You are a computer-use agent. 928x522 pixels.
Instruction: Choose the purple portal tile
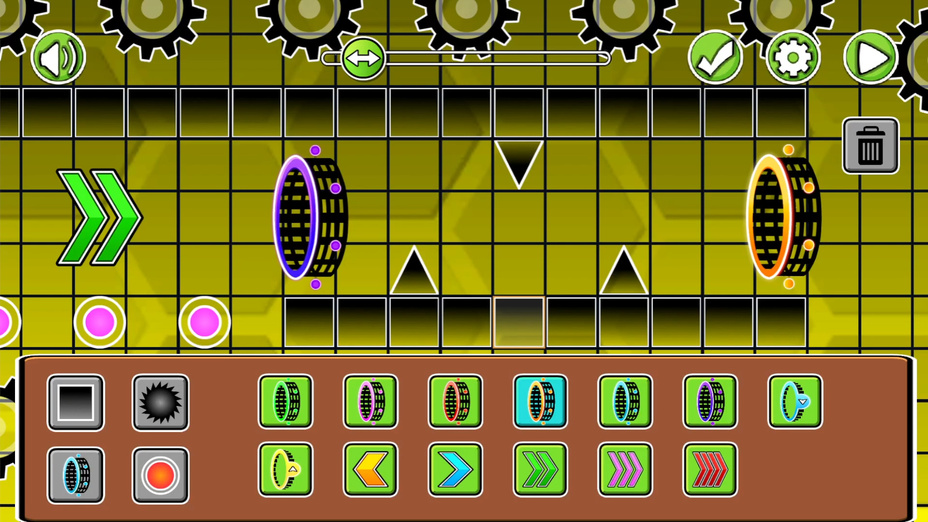(711, 402)
